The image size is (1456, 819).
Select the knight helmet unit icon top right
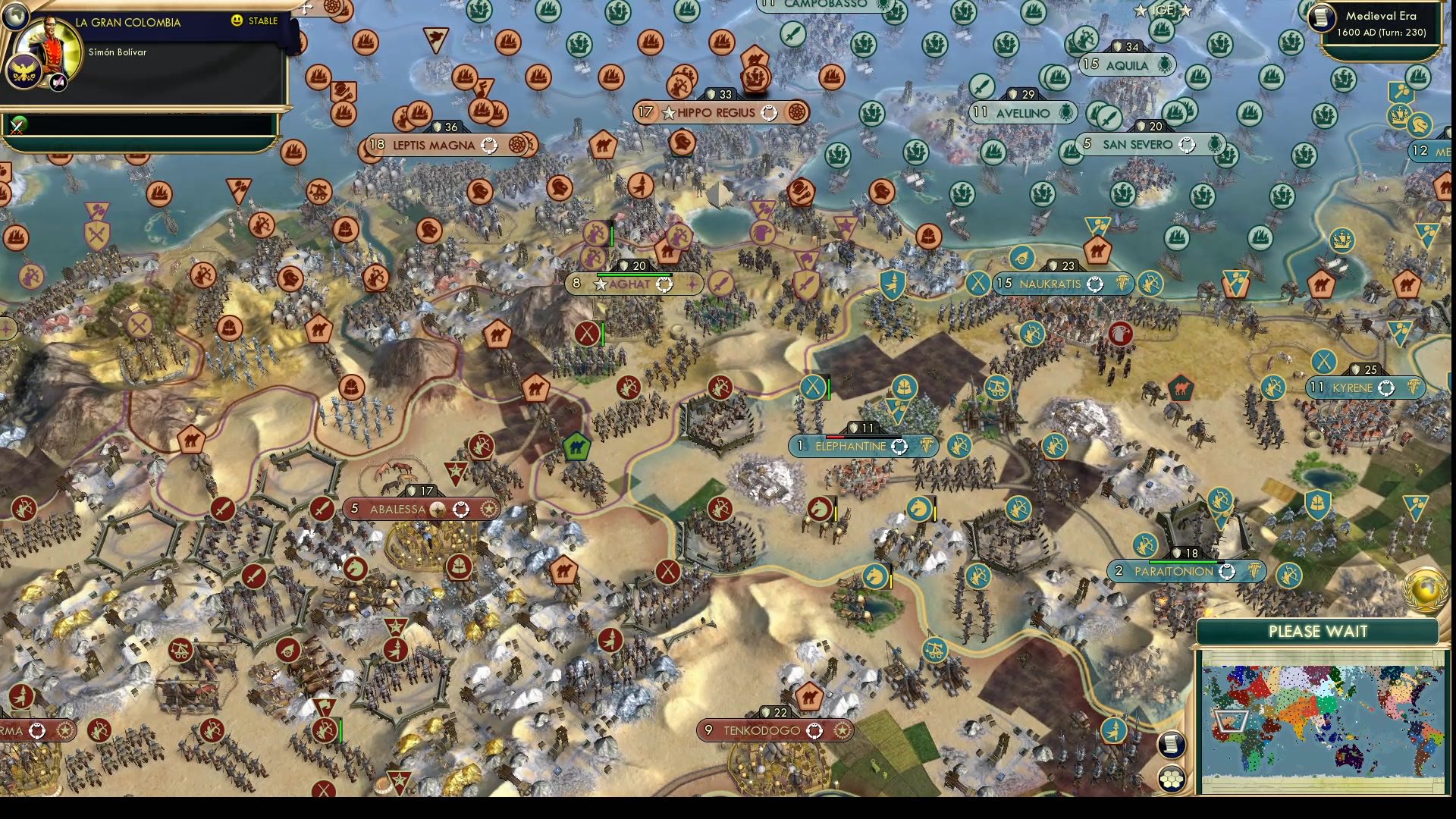(1420, 124)
